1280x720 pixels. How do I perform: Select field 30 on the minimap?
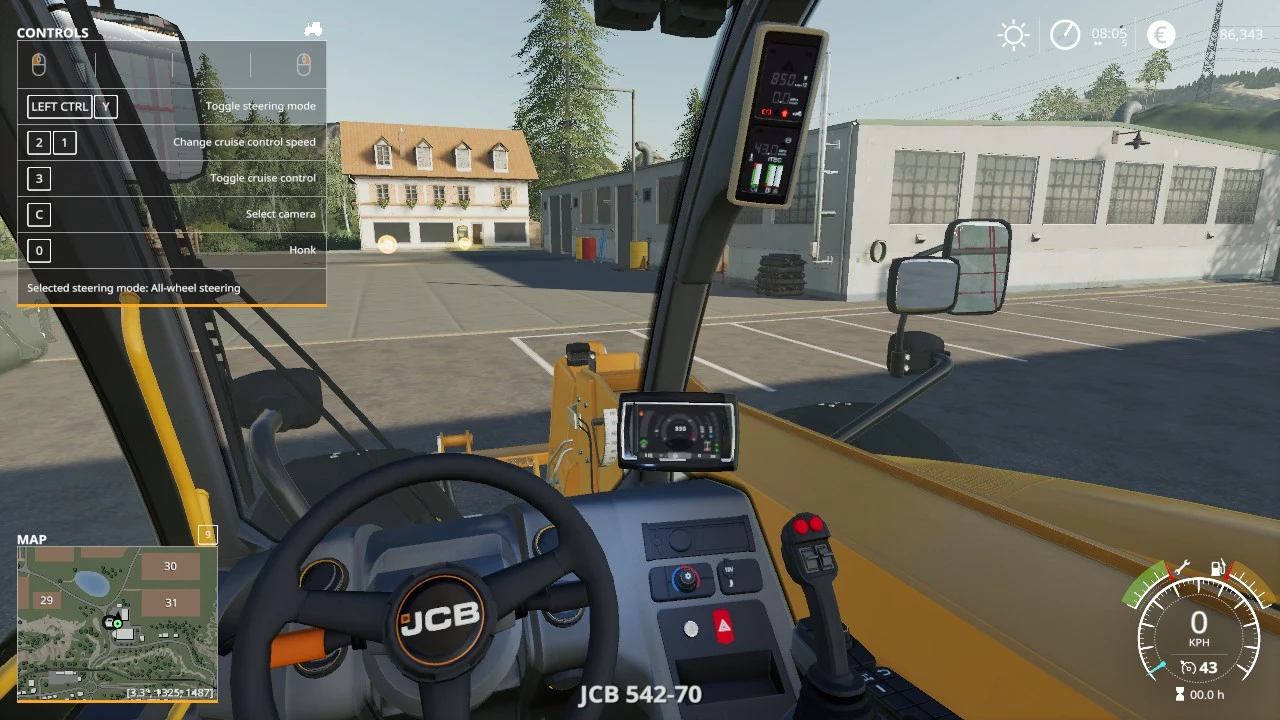pyautogui.click(x=170, y=567)
